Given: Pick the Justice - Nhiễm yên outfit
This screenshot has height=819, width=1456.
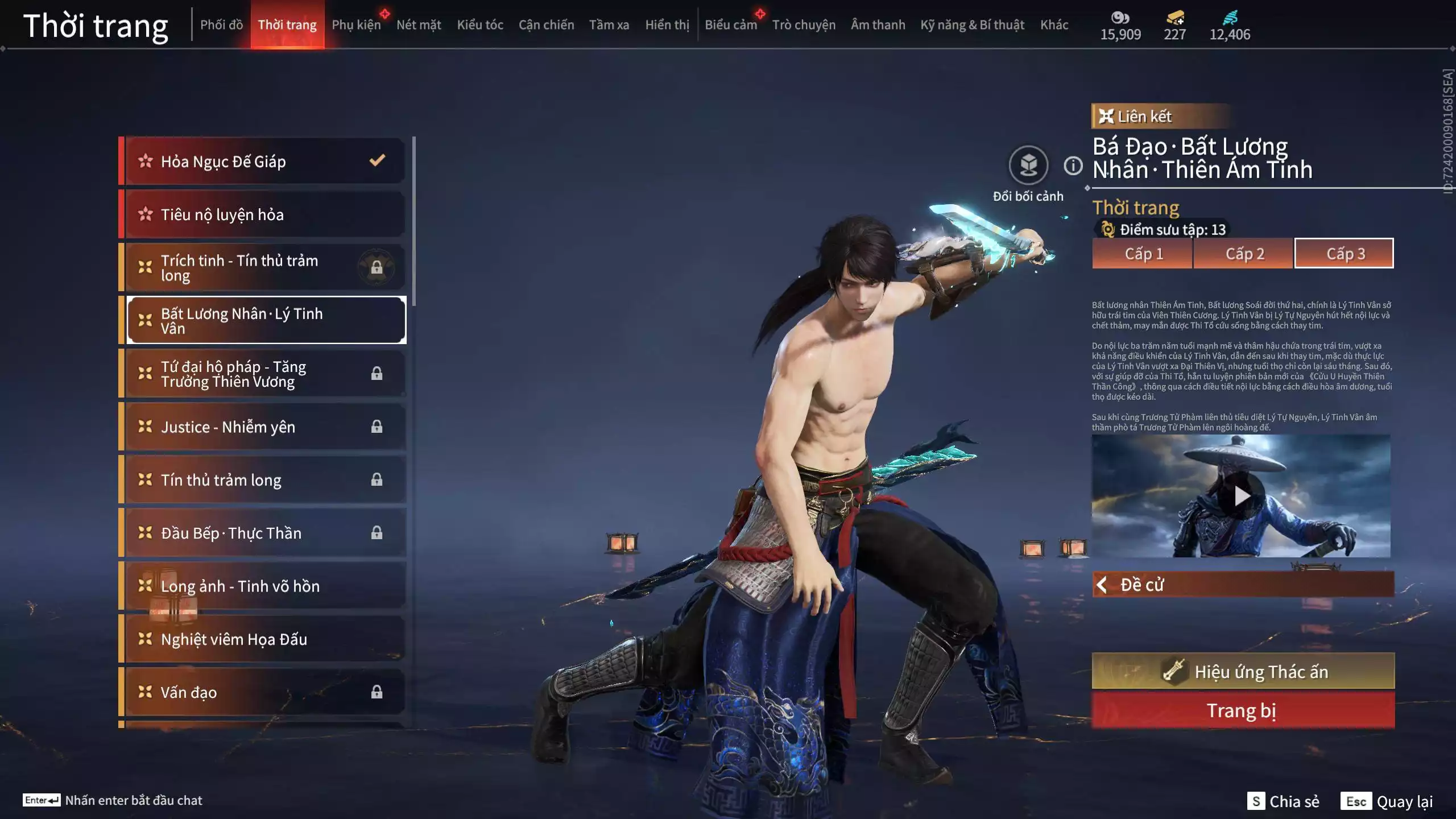Looking at the screenshot, I should coord(264,427).
